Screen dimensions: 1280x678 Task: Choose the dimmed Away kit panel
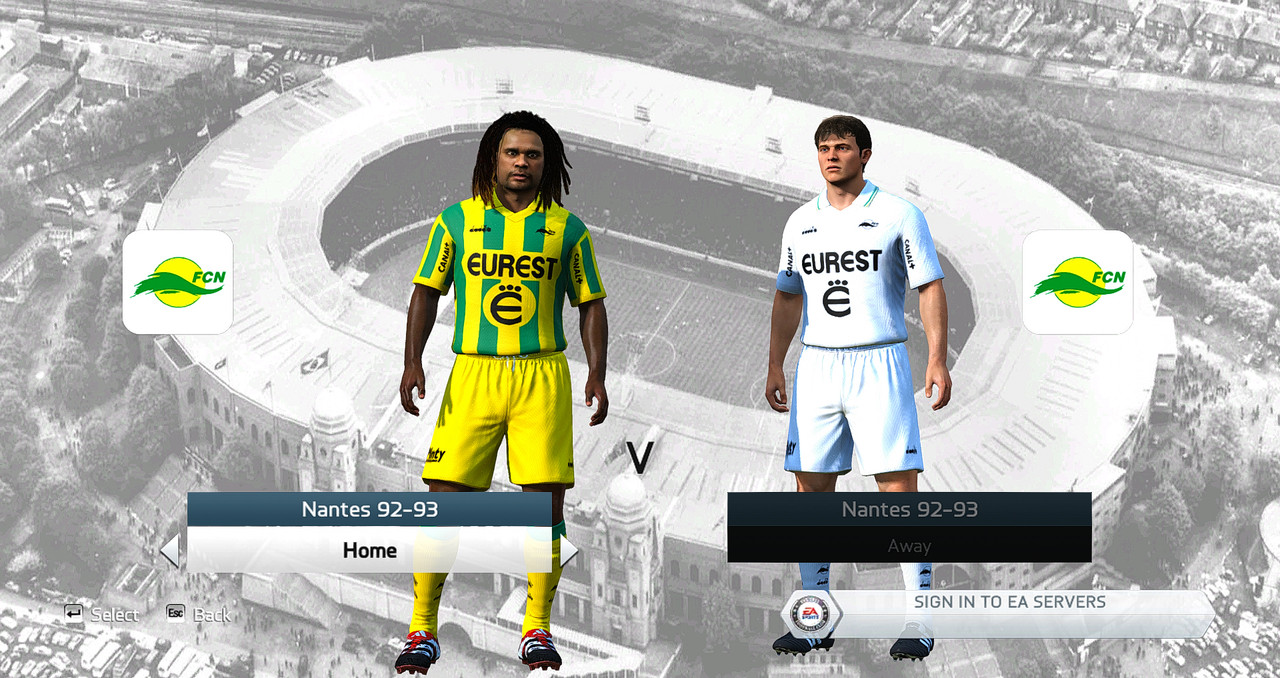pyautogui.click(x=909, y=546)
